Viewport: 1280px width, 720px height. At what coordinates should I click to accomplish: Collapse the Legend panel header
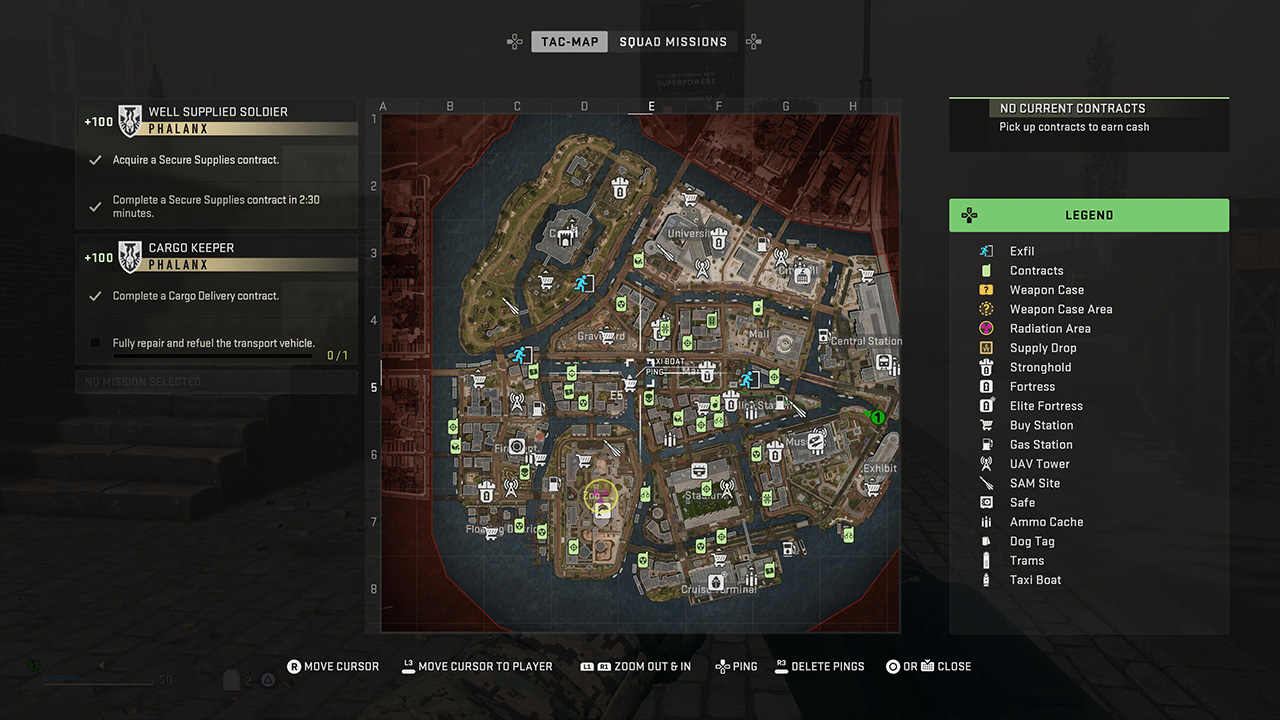(1089, 214)
